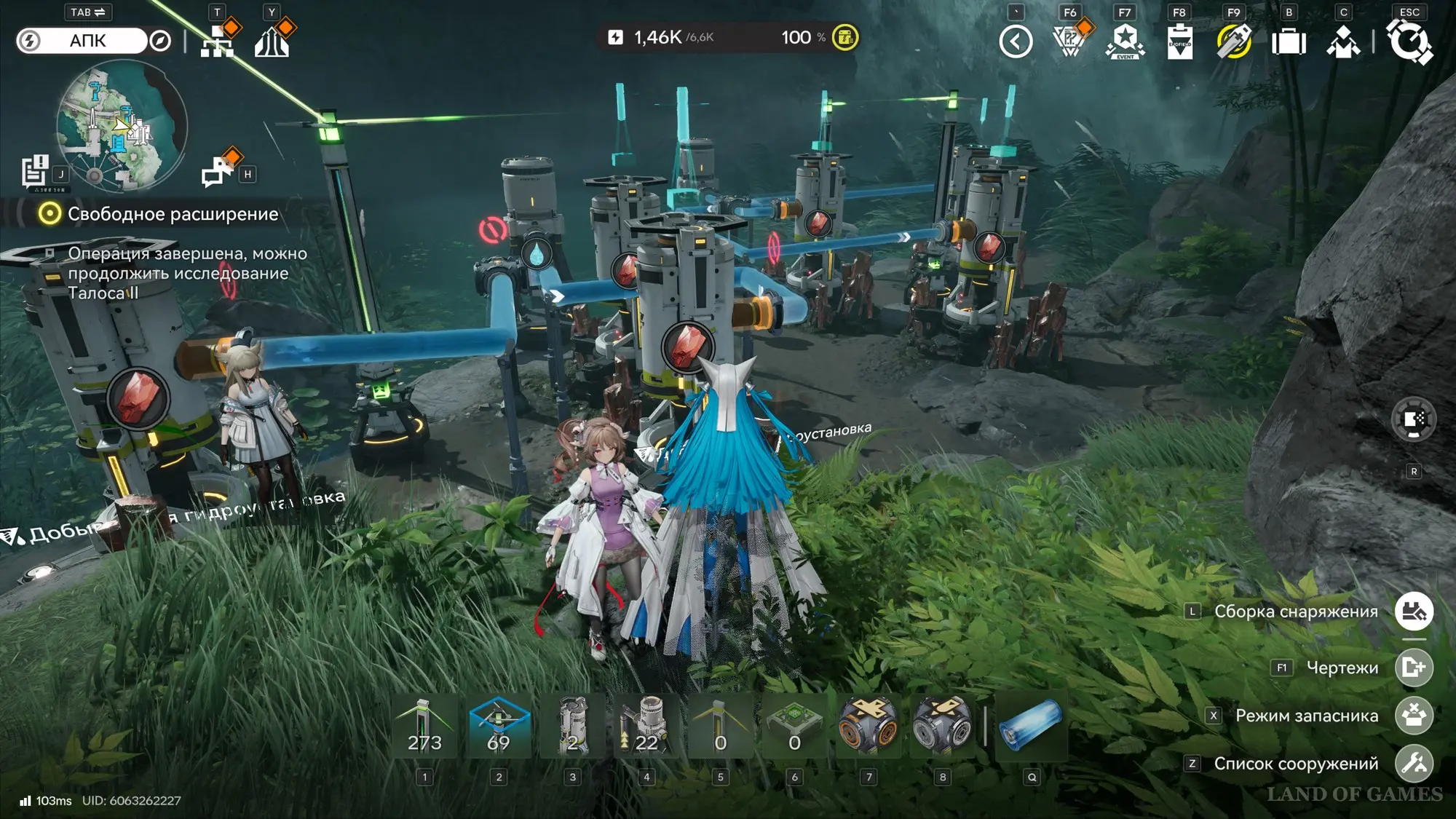Open the Чертежи blueprints button

(1414, 668)
